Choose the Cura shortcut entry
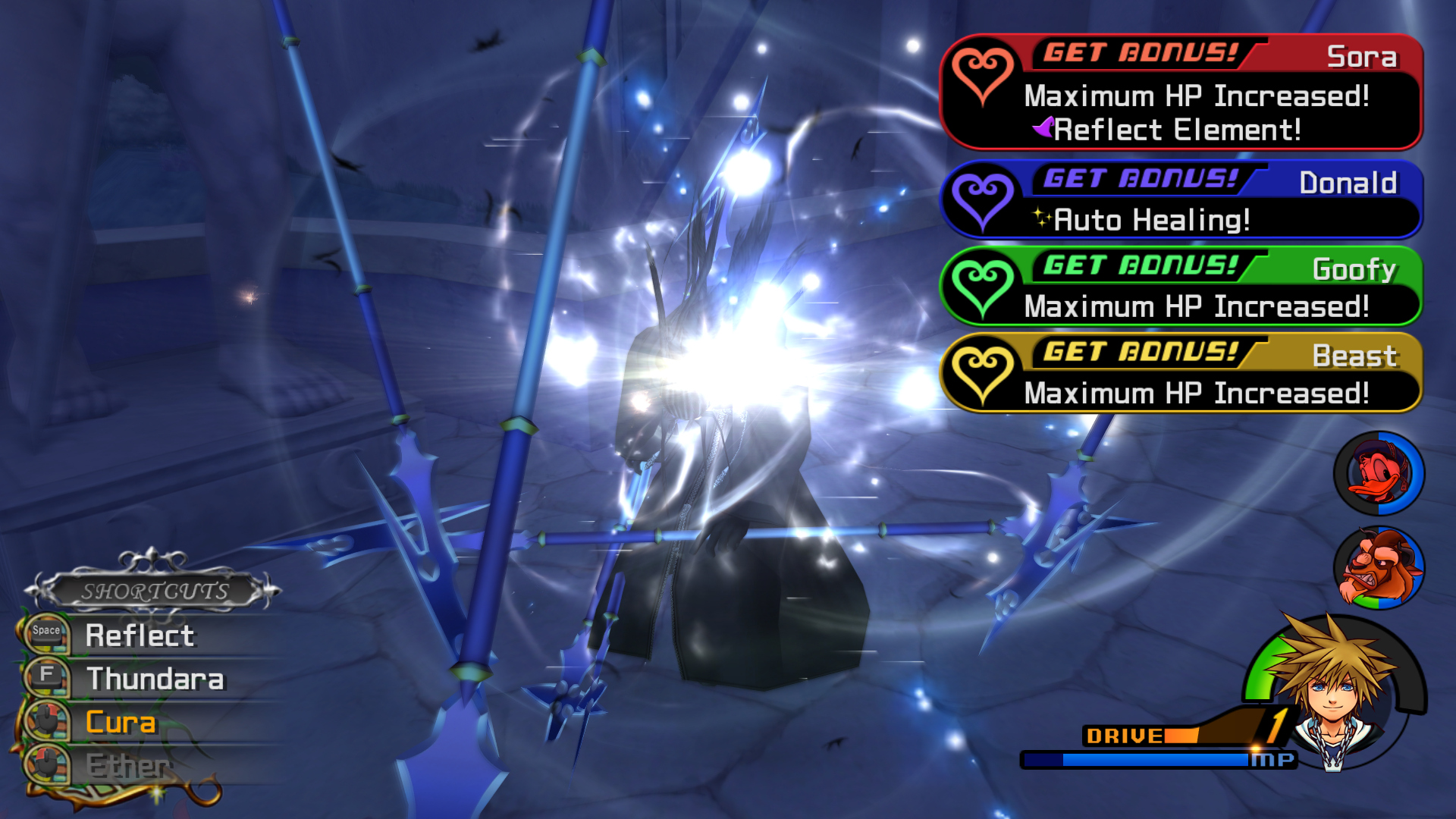This screenshot has width=1456, height=819. 121,722
